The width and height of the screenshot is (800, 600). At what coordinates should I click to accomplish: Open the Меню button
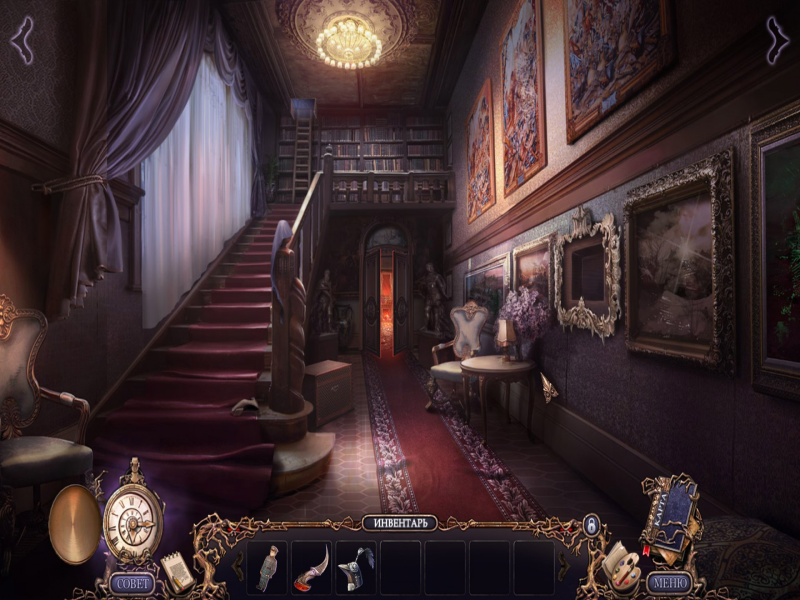point(669,581)
